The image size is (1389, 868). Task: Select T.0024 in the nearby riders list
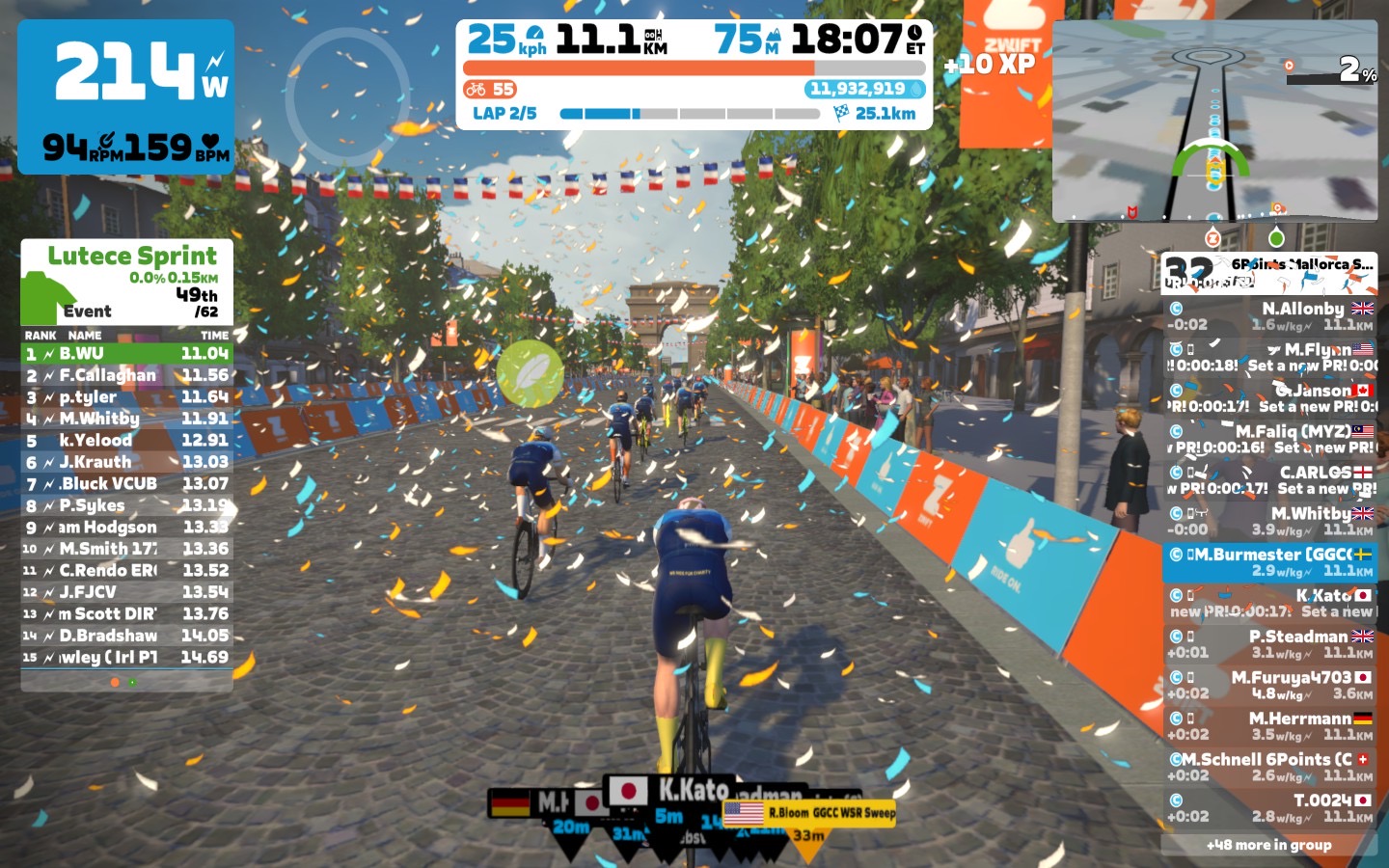[1269, 808]
